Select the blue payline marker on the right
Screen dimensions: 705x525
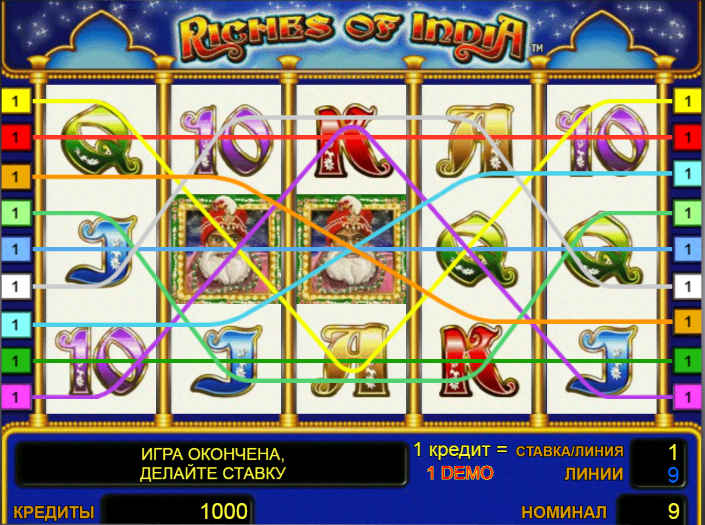click(x=688, y=248)
